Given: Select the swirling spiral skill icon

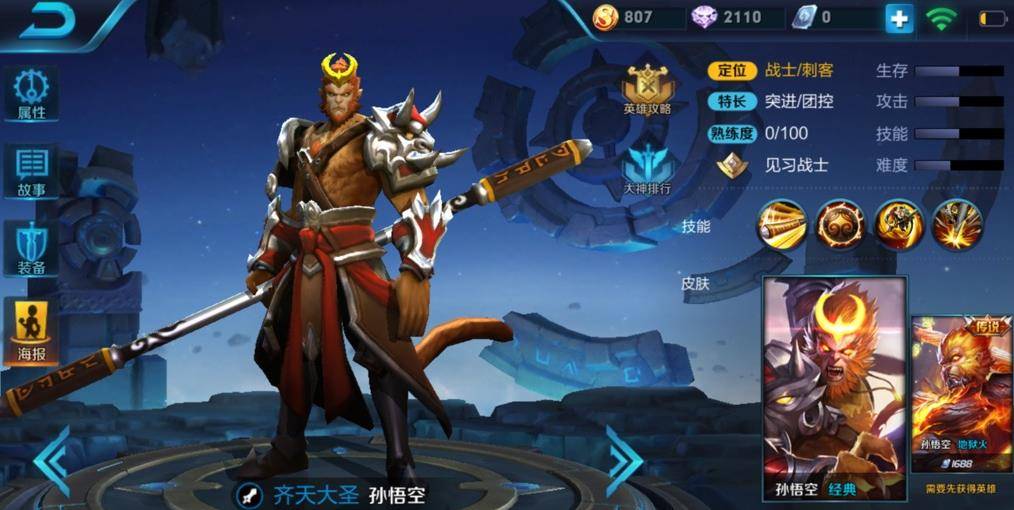Looking at the screenshot, I should click(x=840, y=224).
